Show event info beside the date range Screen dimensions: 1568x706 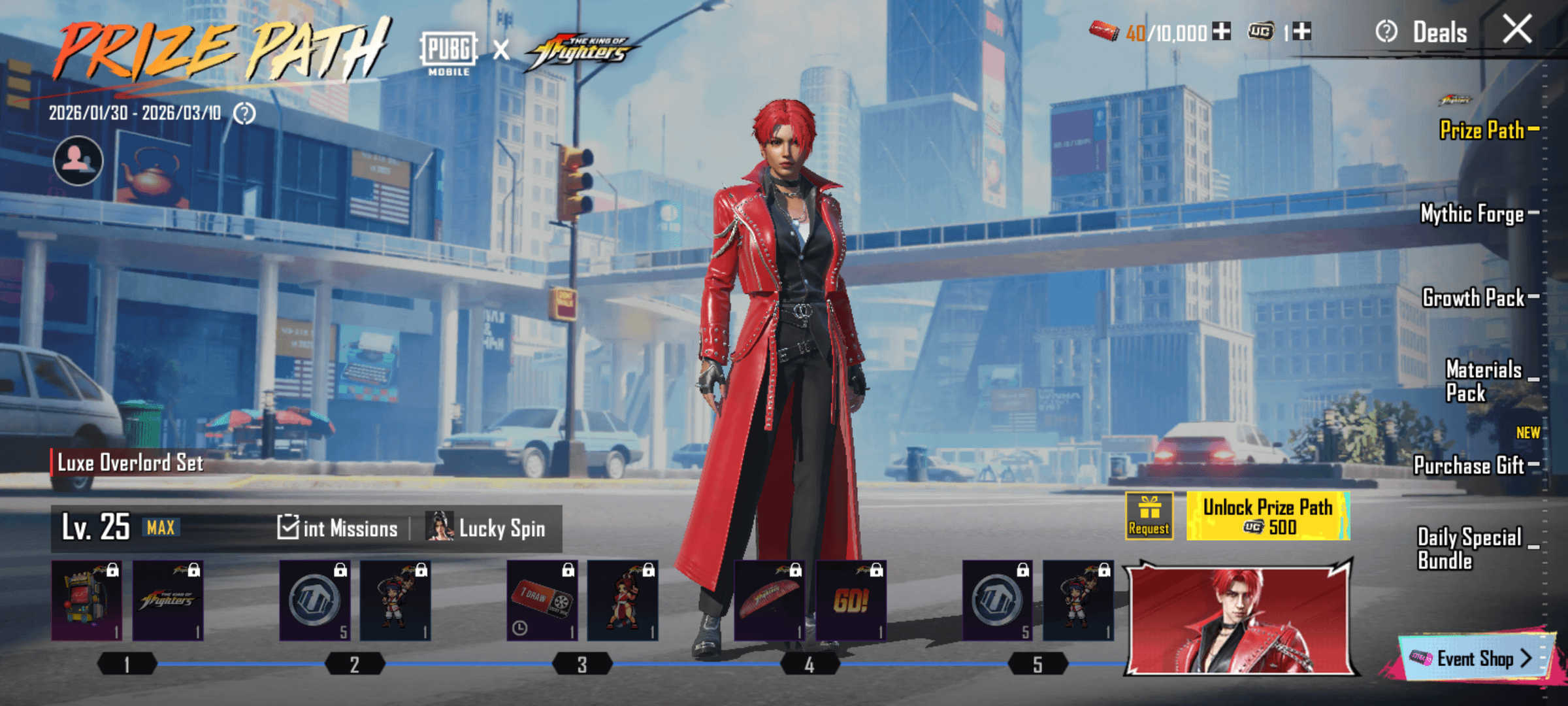(244, 114)
